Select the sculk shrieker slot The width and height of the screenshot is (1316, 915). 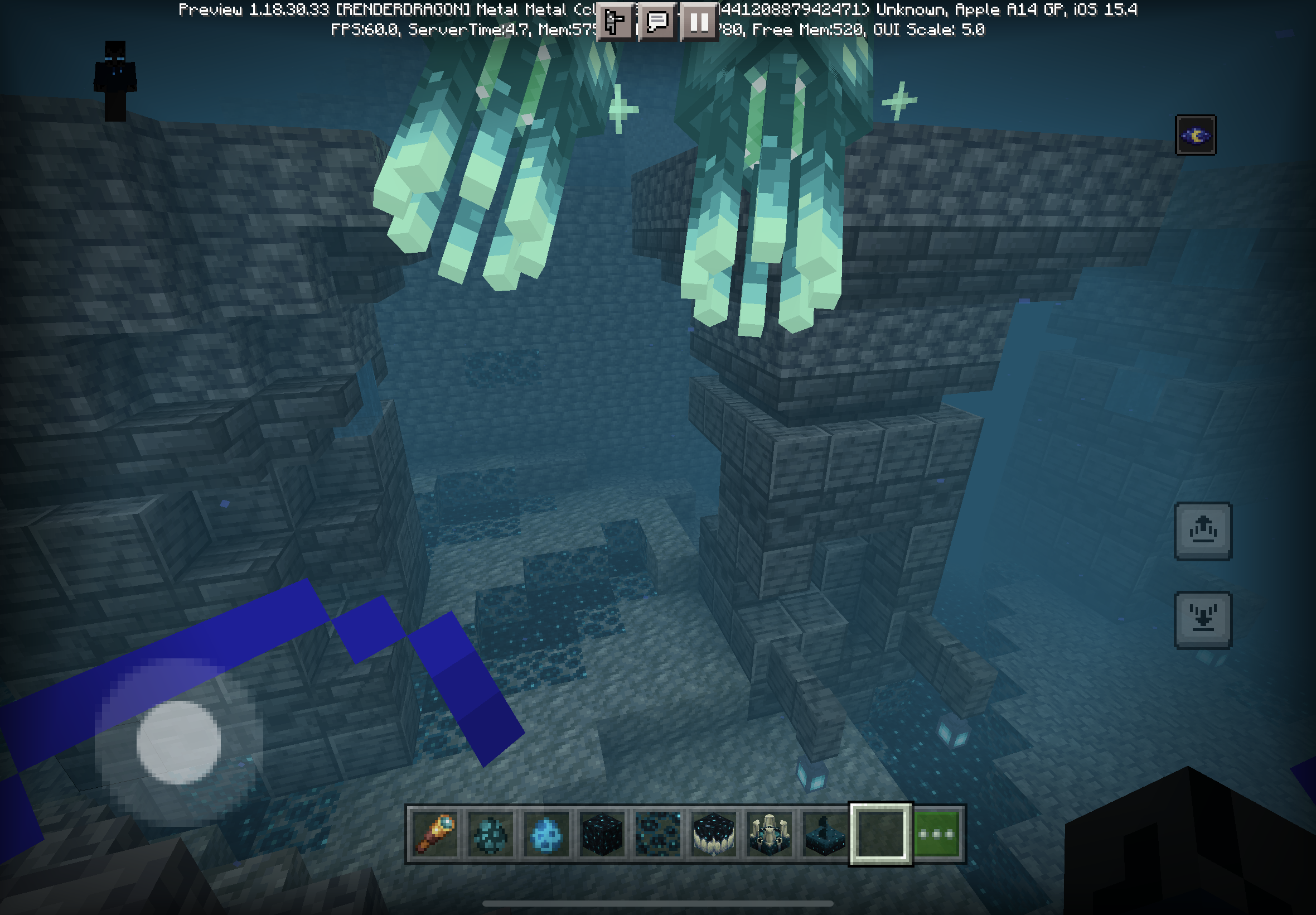tap(769, 834)
